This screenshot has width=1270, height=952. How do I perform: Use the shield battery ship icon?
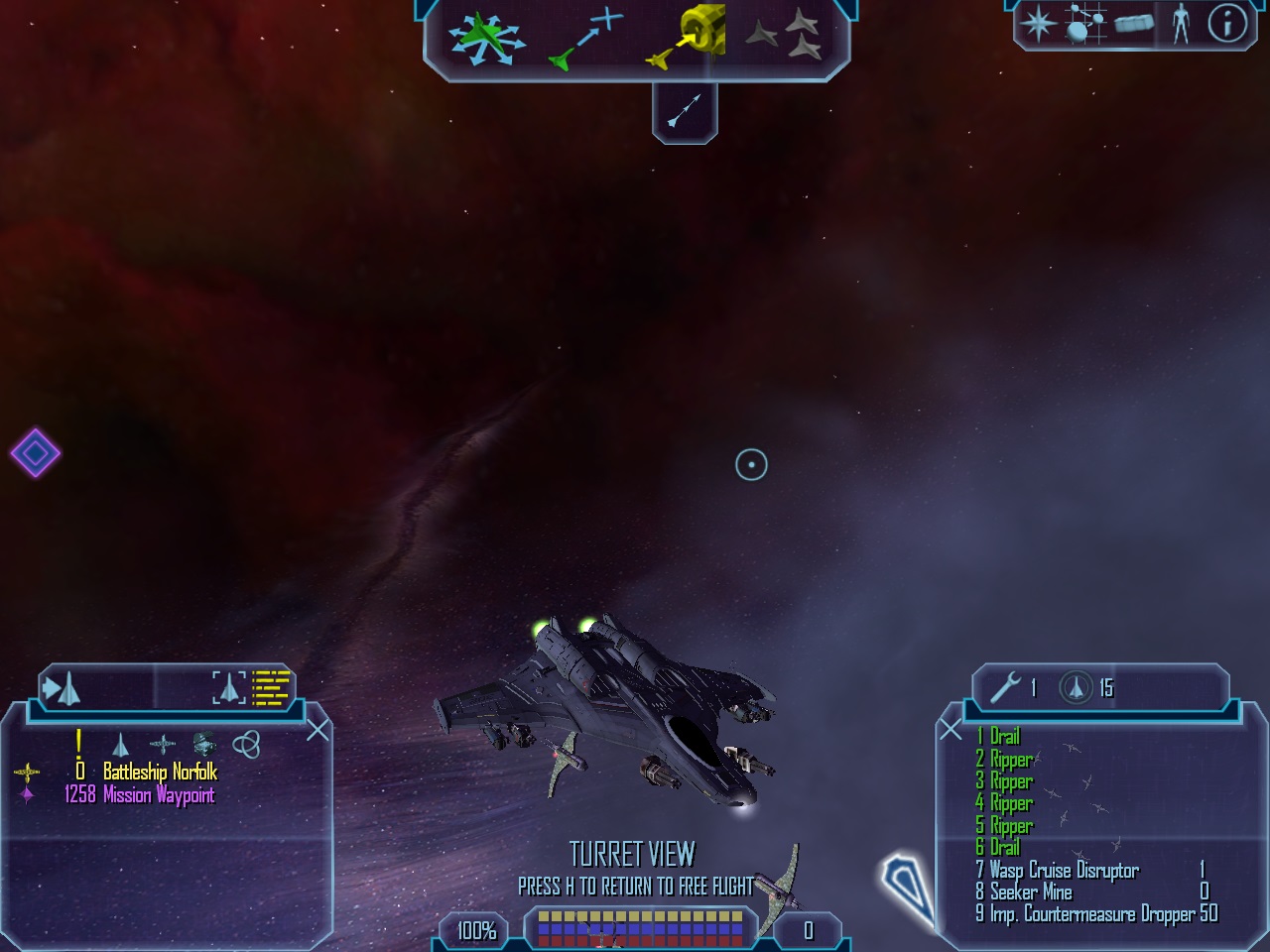click(x=1076, y=687)
